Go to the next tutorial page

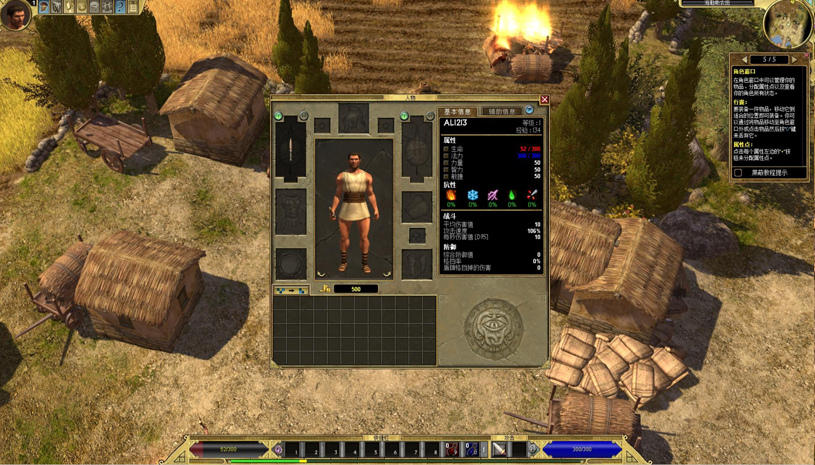(x=793, y=60)
